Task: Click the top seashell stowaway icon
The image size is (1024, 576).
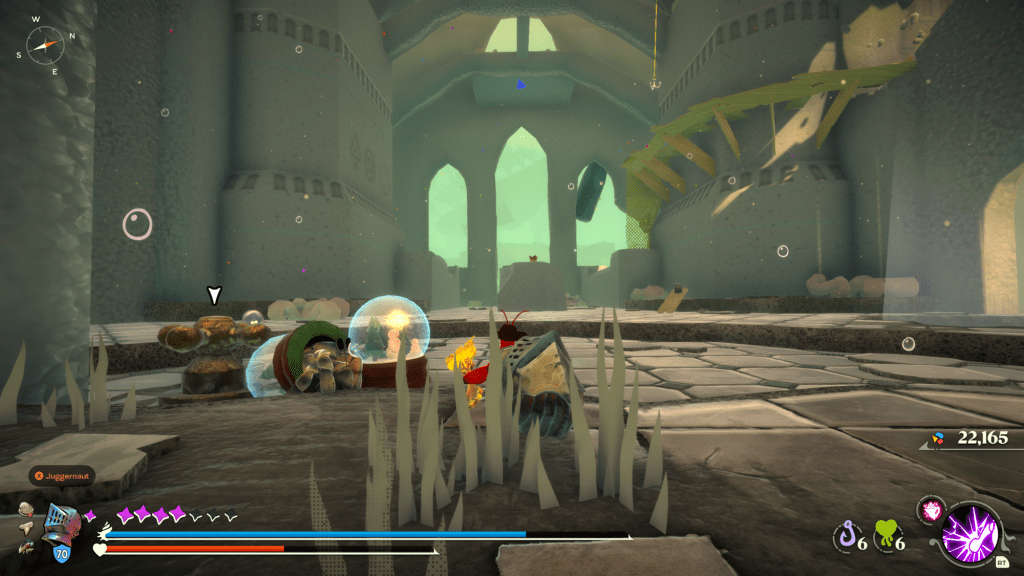Action: click(x=27, y=509)
